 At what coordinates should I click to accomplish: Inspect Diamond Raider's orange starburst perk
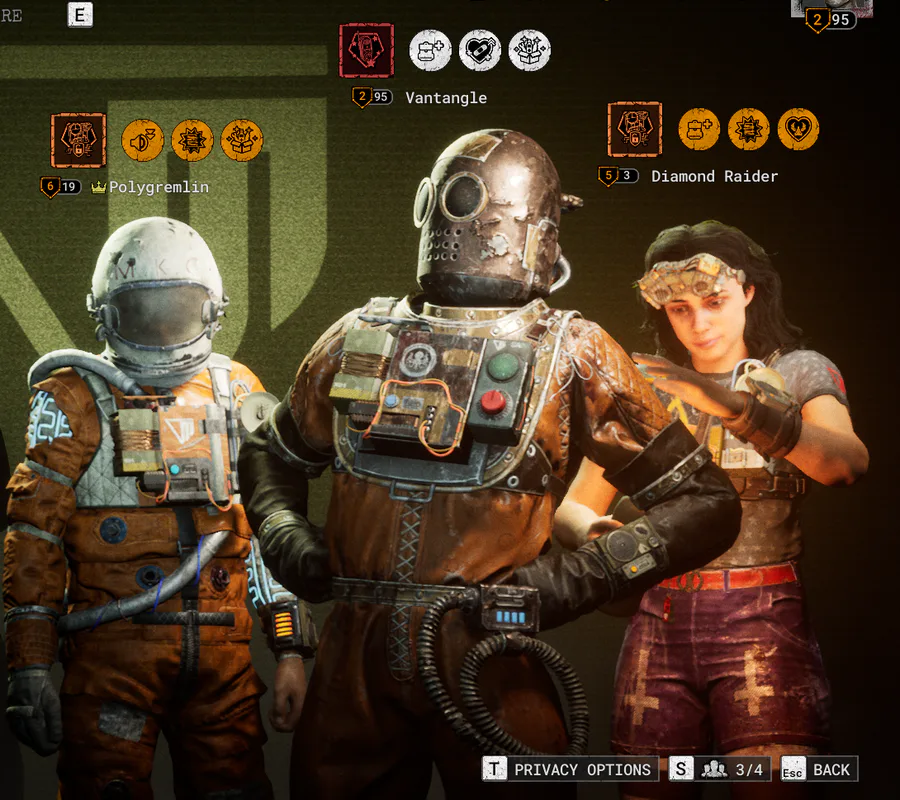(749, 129)
